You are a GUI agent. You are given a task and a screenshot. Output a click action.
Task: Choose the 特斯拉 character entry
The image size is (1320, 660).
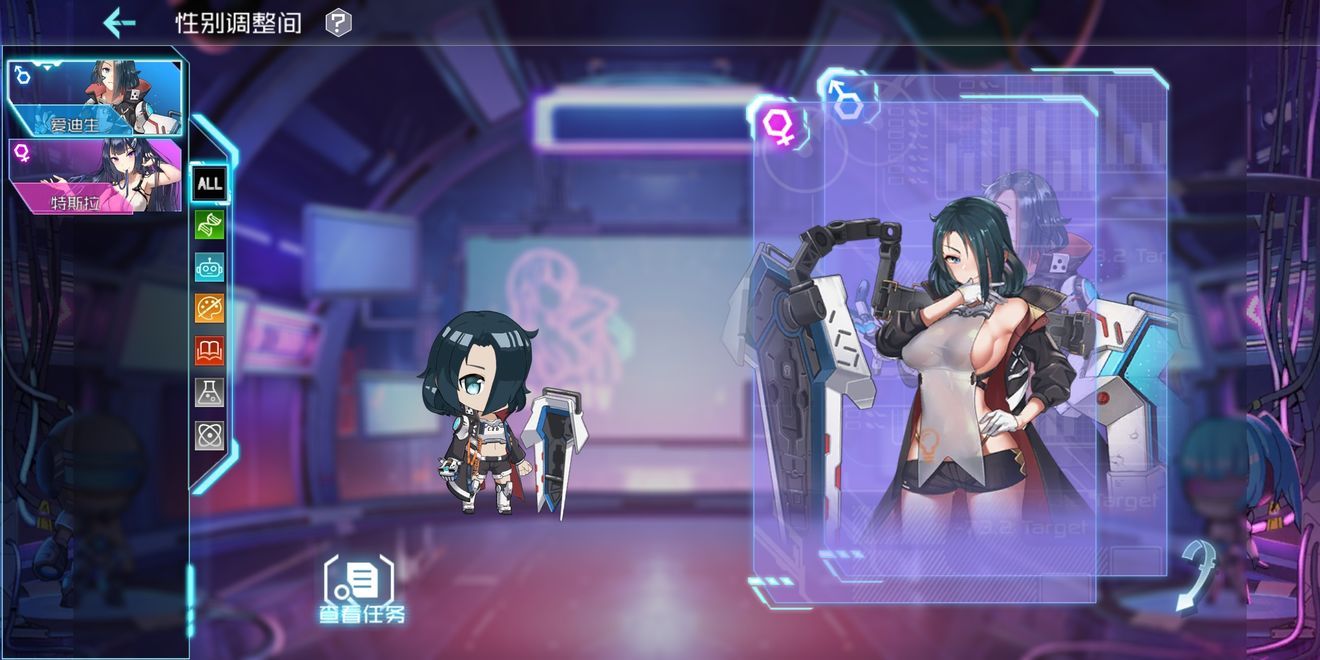point(95,176)
